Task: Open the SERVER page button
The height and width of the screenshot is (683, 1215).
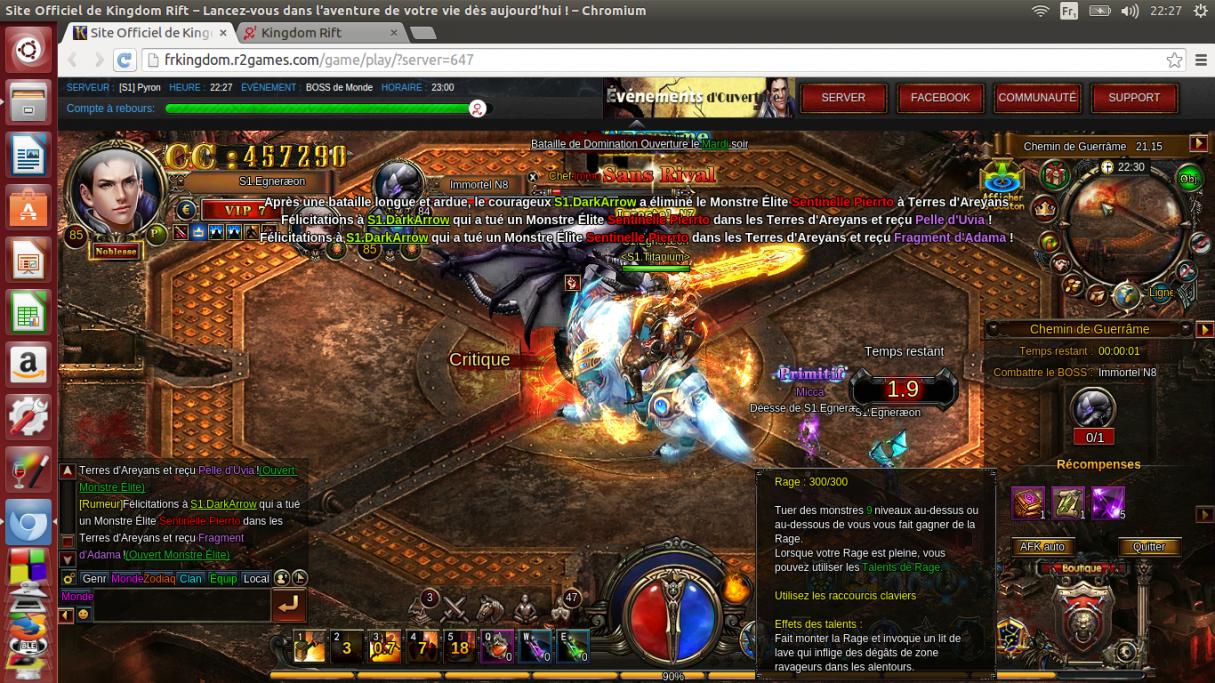Action: point(843,98)
